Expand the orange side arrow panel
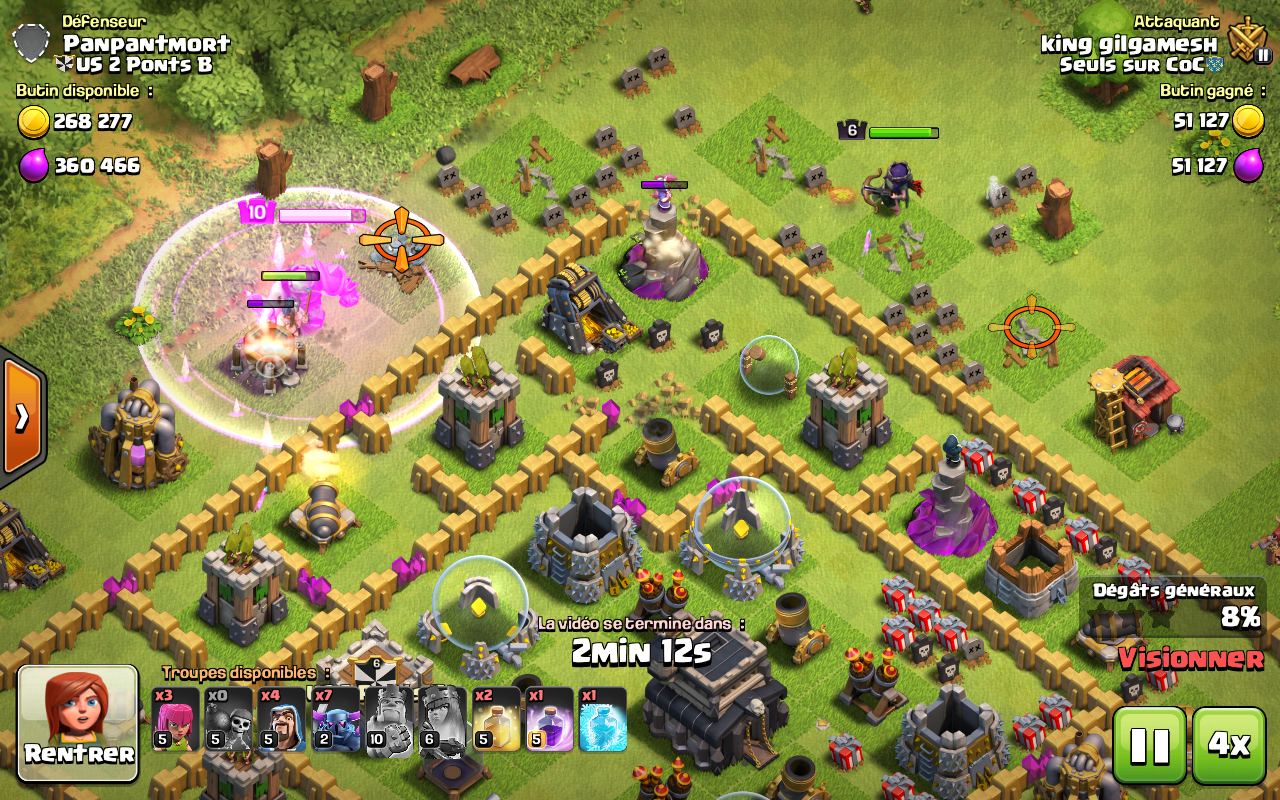Viewport: 1280px width, 800px height. point(20,416)
